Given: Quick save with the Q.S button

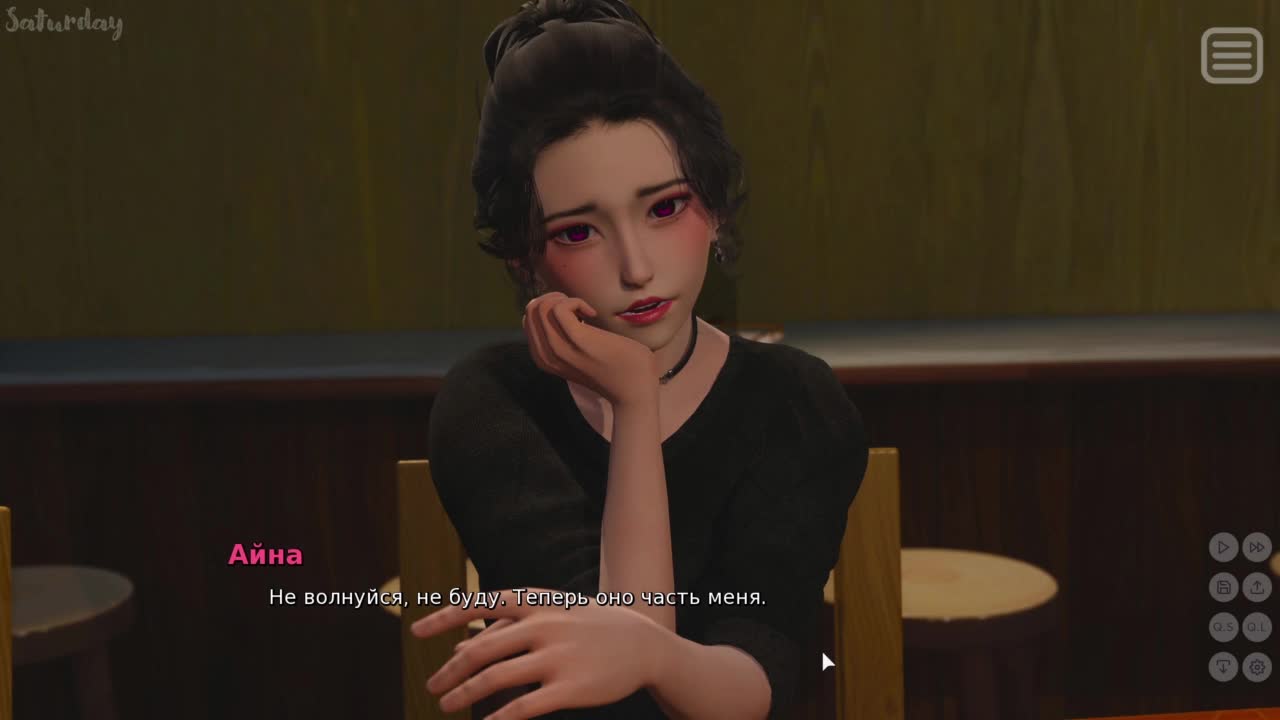Looking at the screenshot, I should point(1223,627).
